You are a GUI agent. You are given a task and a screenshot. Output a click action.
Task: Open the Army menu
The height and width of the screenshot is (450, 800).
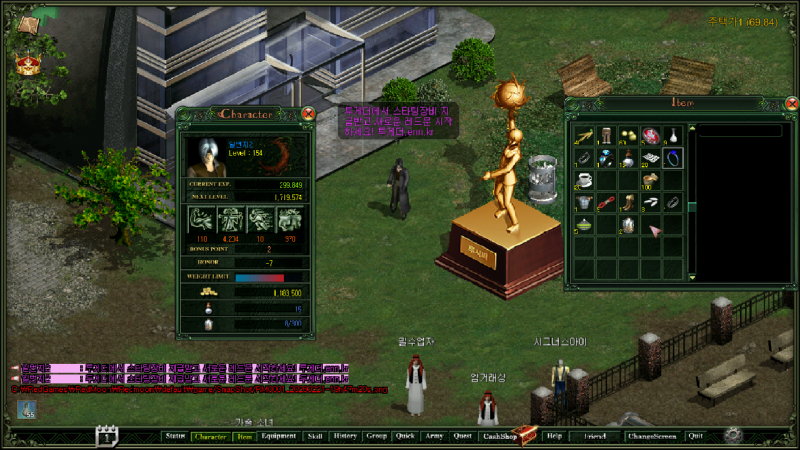434,436
